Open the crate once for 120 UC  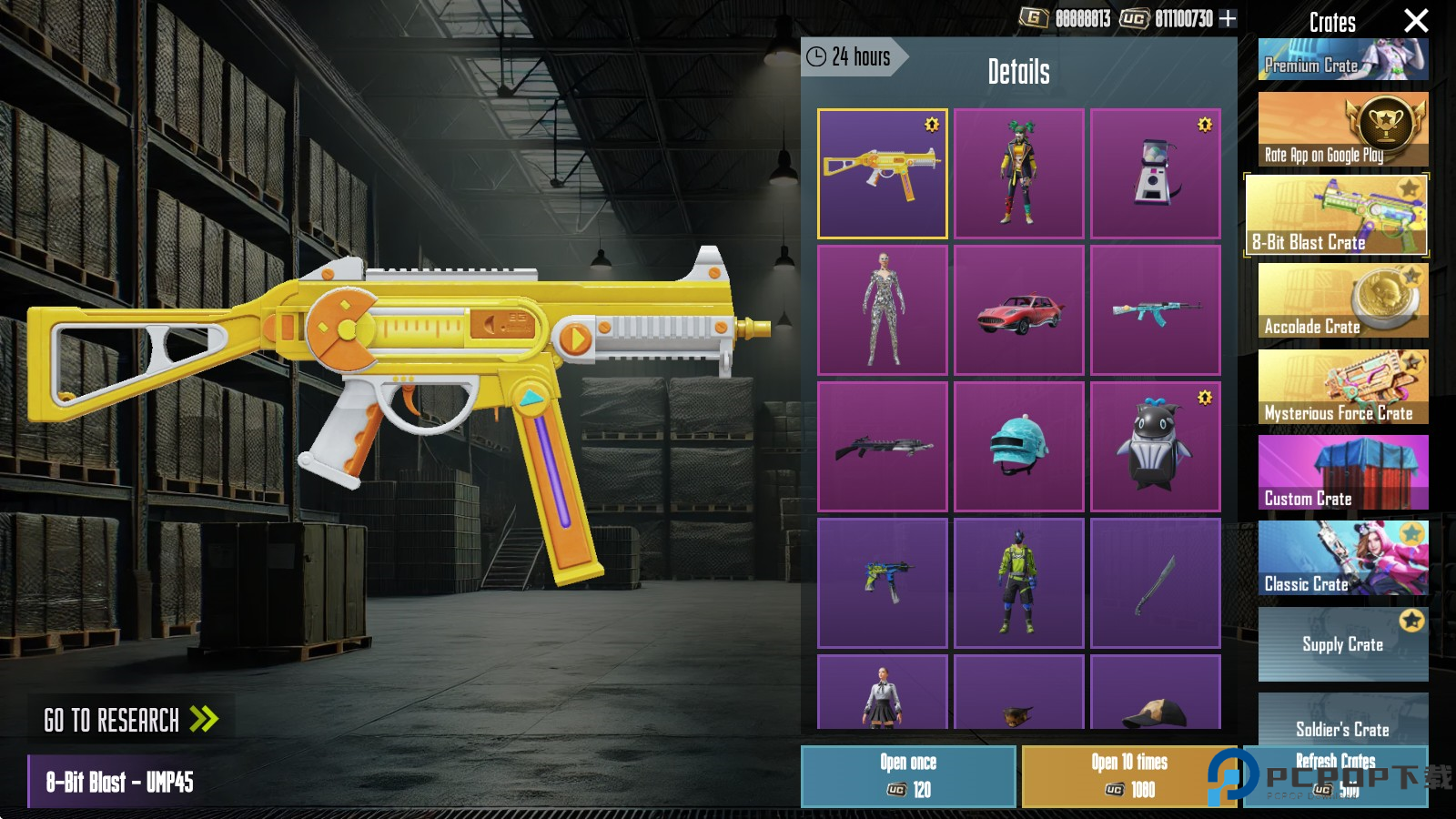point(908,776)
